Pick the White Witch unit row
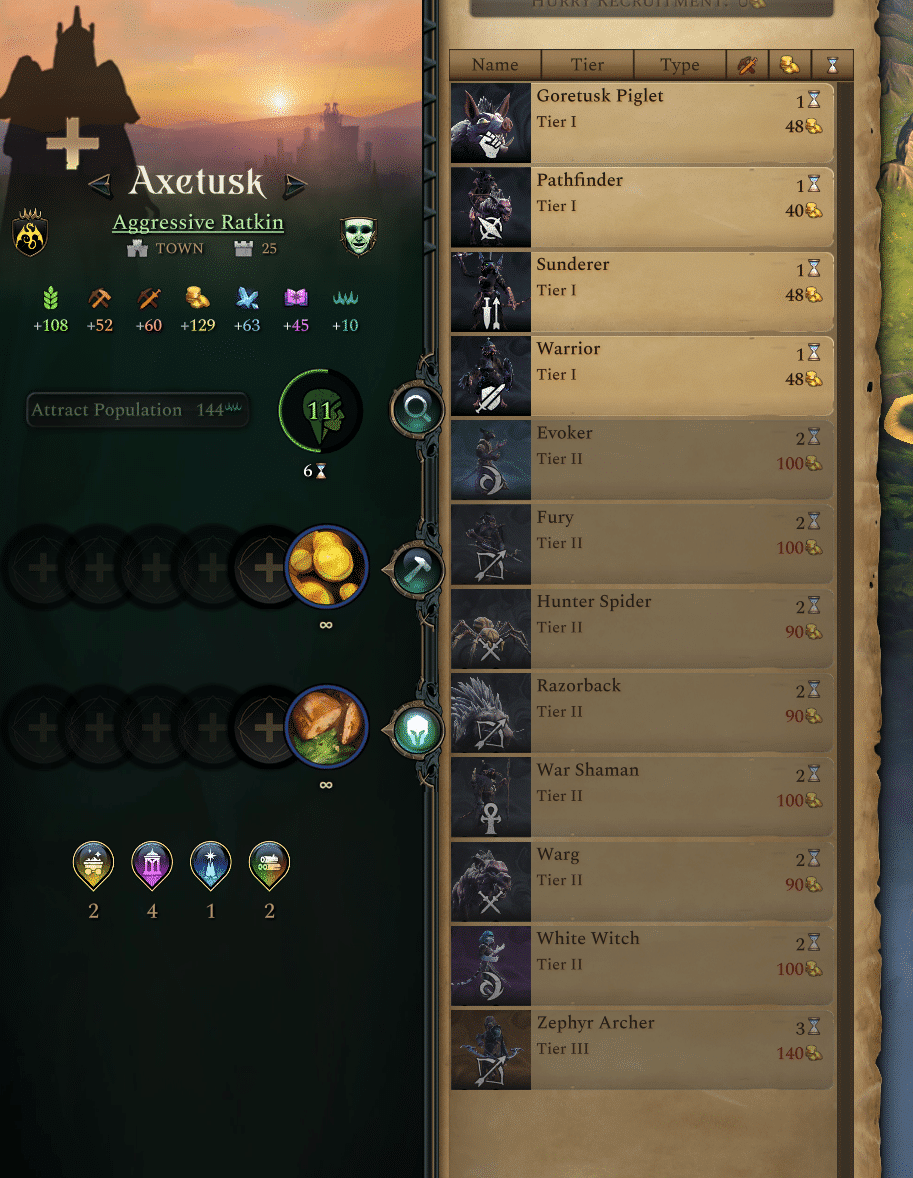The width and height of the screenshot is (913, 1178). click(x=640, y=965)
